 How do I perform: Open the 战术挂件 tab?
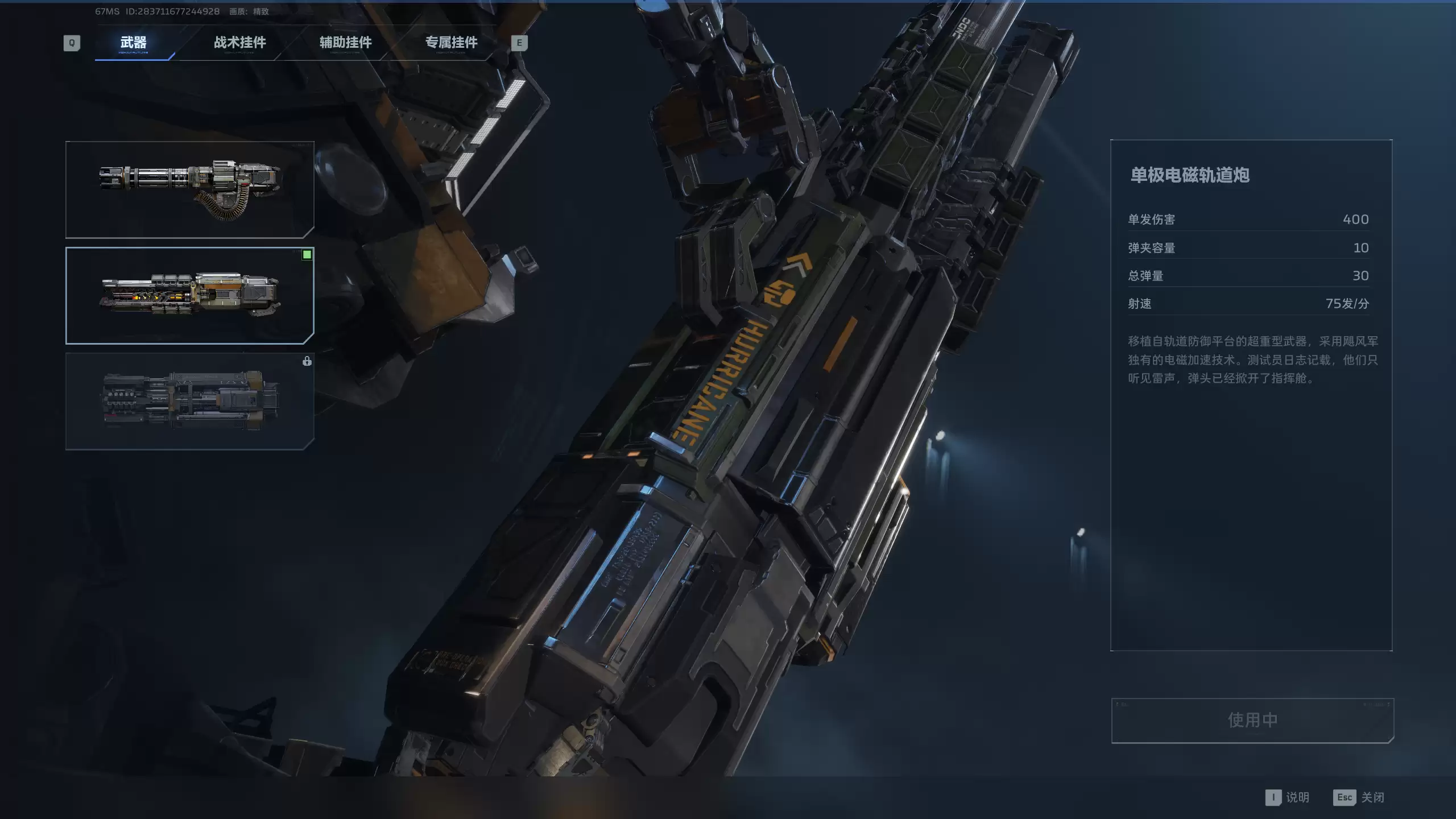click(239, 43)
